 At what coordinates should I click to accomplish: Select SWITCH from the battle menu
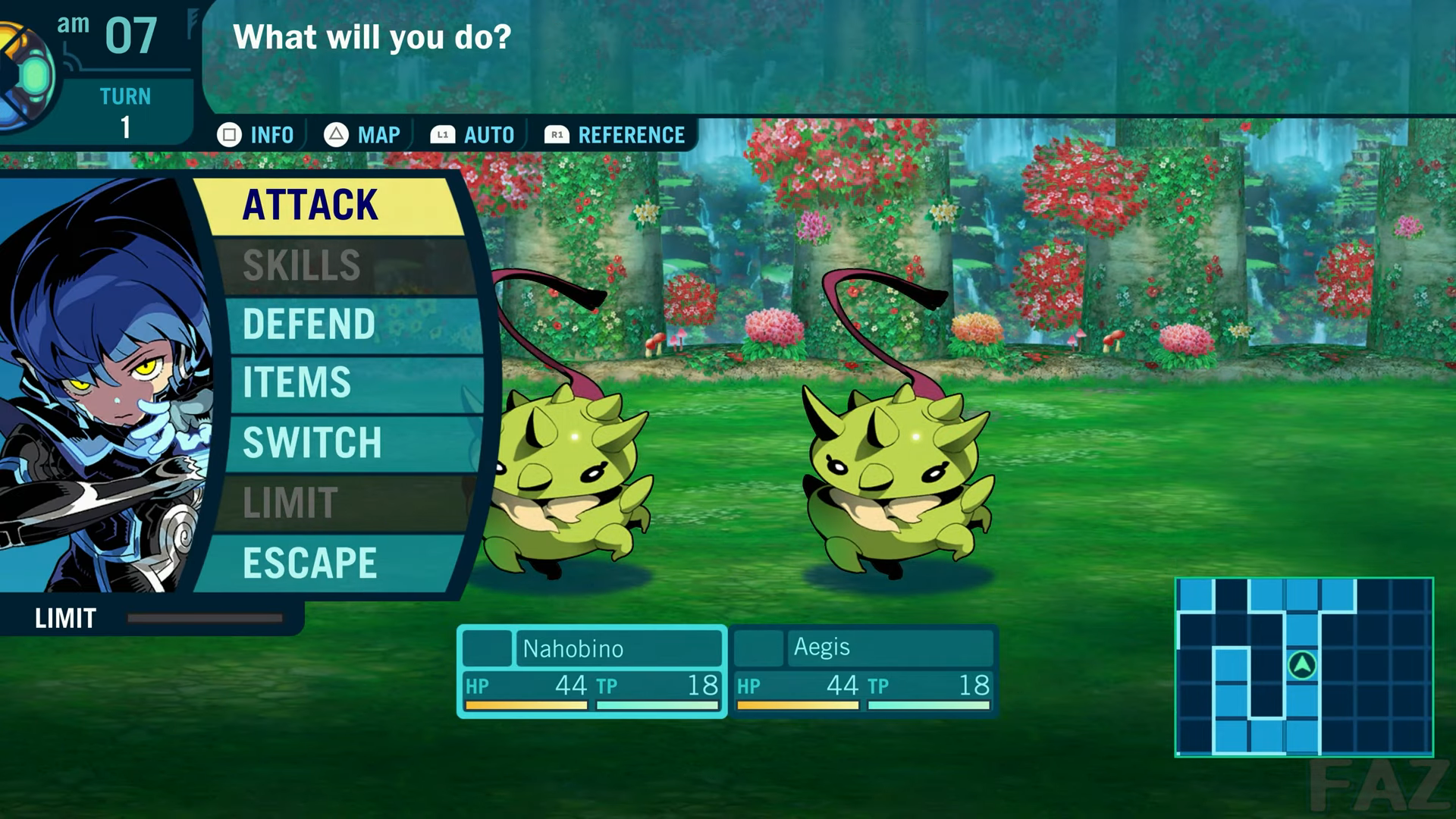(x=311, y=442)
